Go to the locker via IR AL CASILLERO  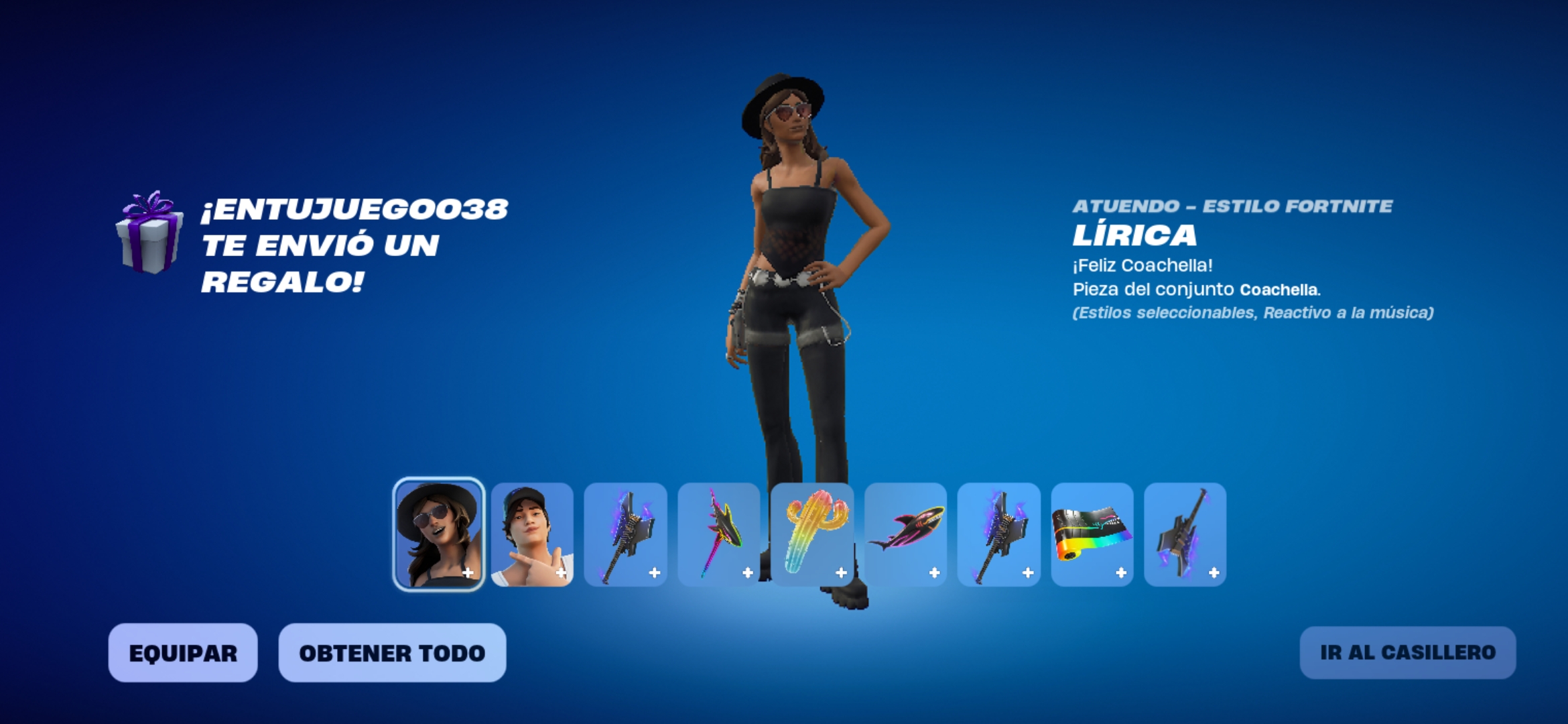tap(1407, 652)
